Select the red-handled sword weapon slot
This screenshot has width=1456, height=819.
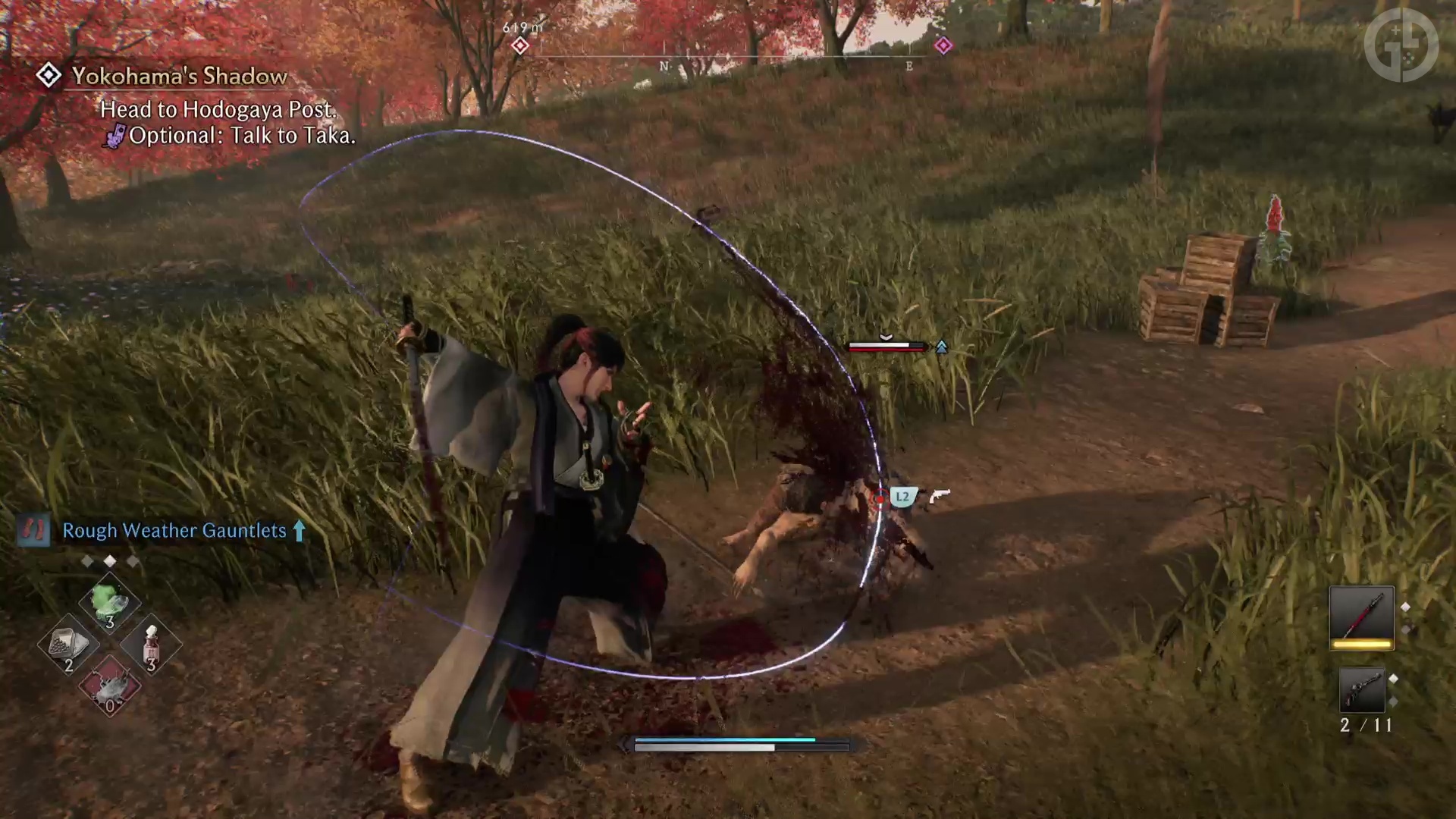click(1362, 617)
